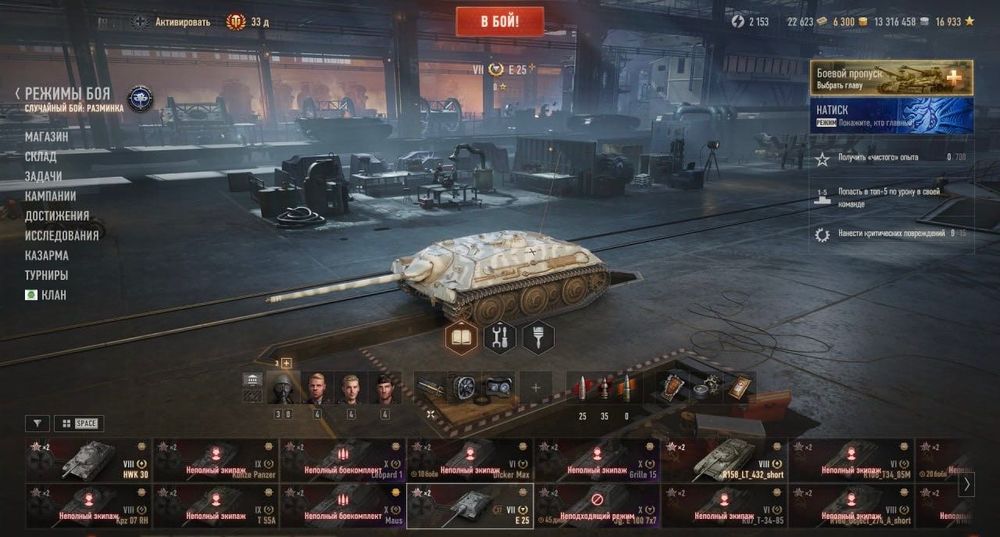Open the ТУРНИРЫ tournaments menu
Image resolution: width=1000 pixels, height=537 pixels.
click(x=47, y=275)
